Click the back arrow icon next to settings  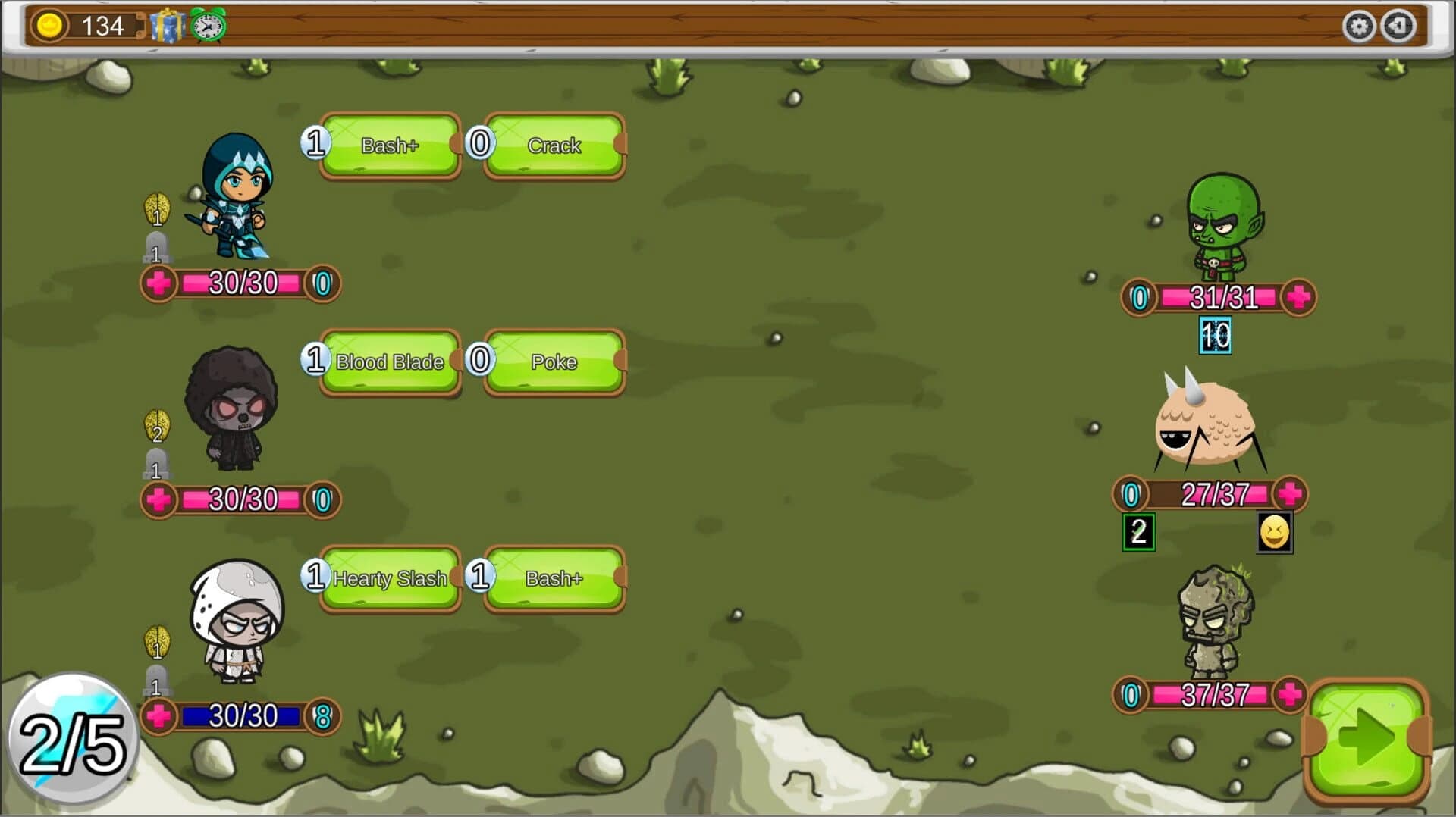coord(1399,25)
